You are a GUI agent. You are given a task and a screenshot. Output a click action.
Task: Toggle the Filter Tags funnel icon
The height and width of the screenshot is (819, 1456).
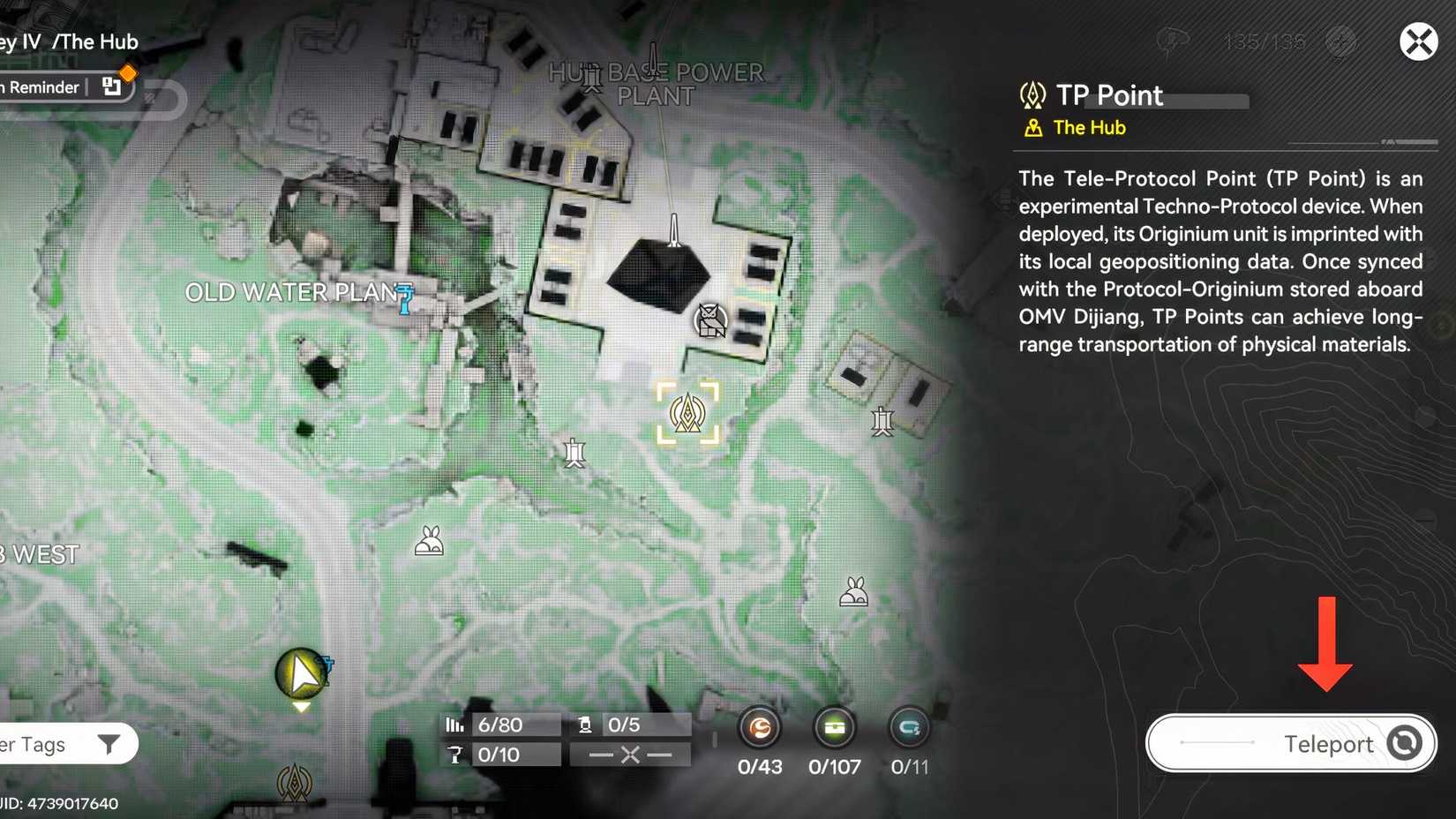click(x=109, y=744)
